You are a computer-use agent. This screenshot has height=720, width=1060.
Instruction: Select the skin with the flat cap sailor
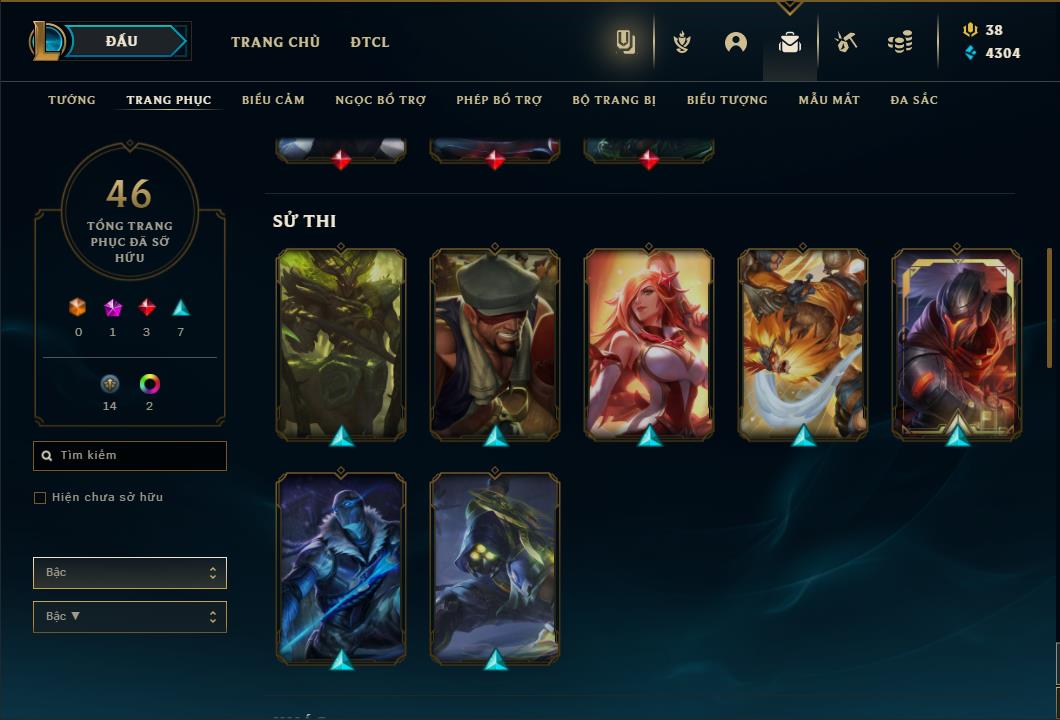(495, 344)
